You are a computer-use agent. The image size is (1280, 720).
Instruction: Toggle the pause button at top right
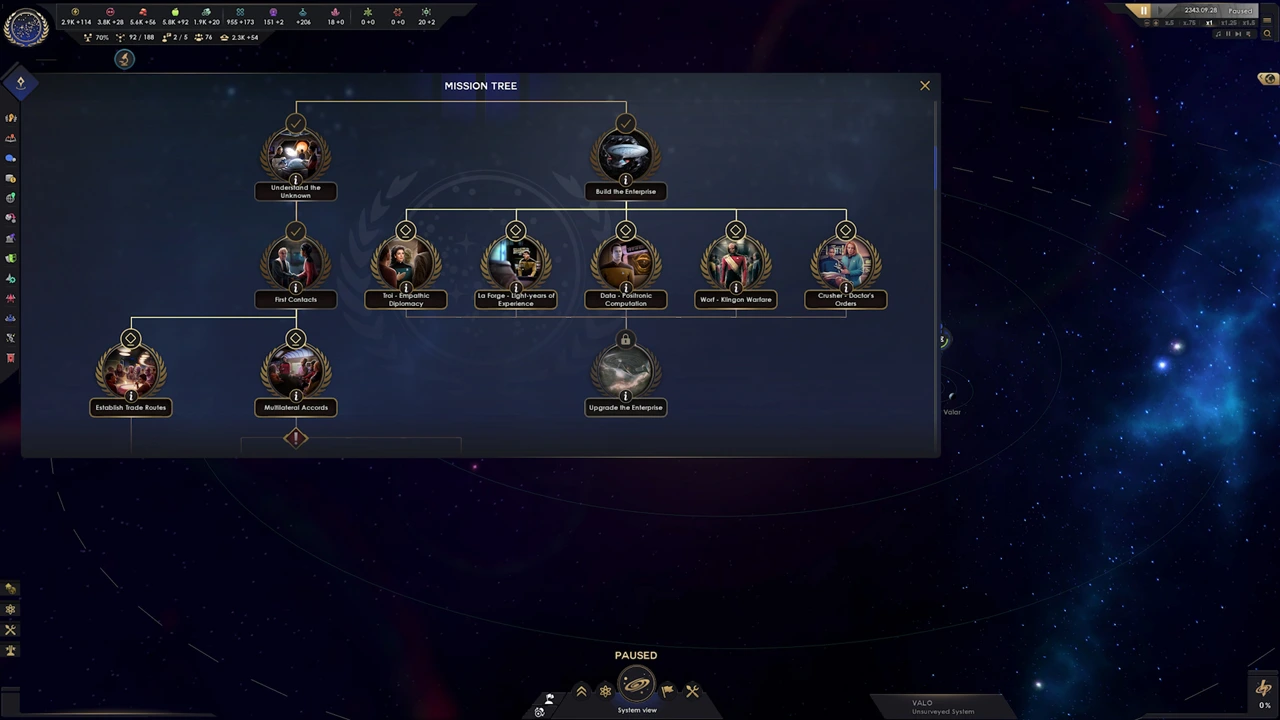[1143, 10]
